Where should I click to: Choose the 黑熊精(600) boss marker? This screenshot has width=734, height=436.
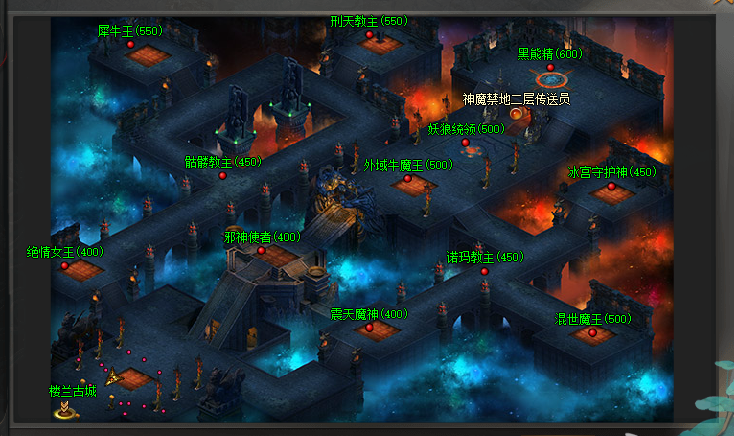tap(550, 68)
